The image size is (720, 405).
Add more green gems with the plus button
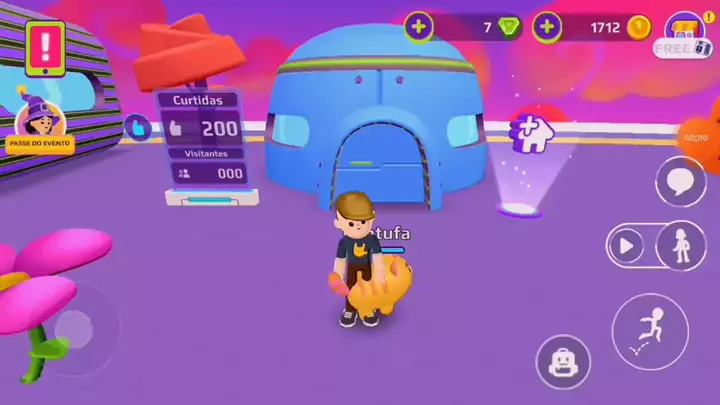click(419, 27)
